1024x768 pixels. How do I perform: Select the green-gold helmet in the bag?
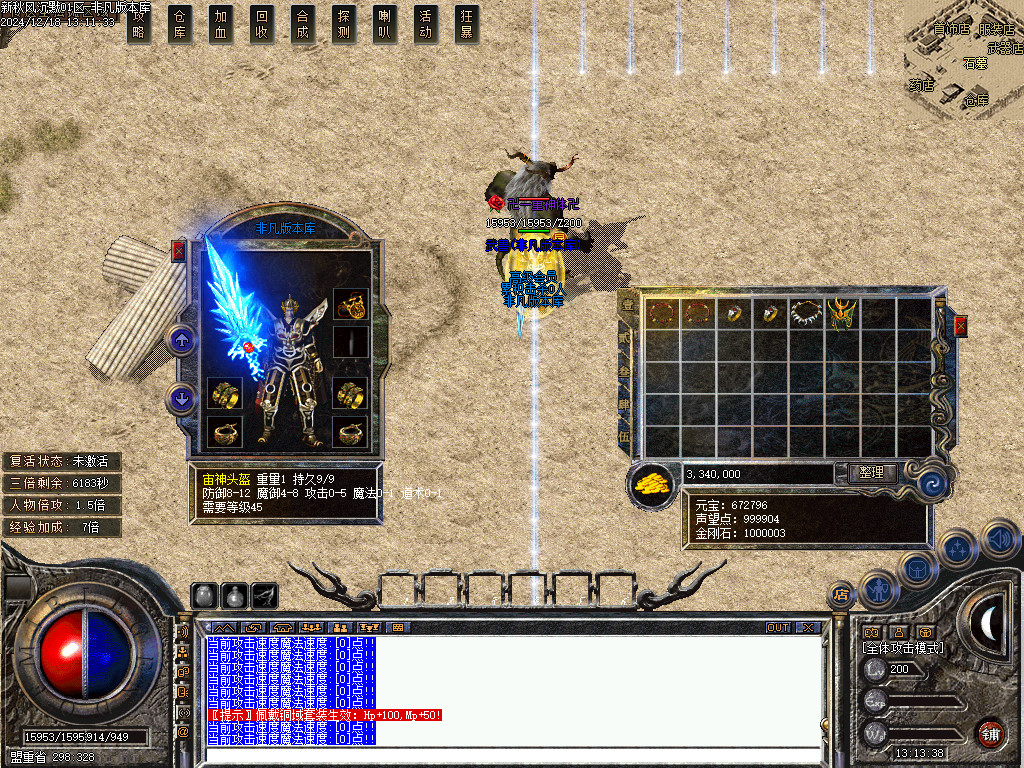[x=843, y=313]
